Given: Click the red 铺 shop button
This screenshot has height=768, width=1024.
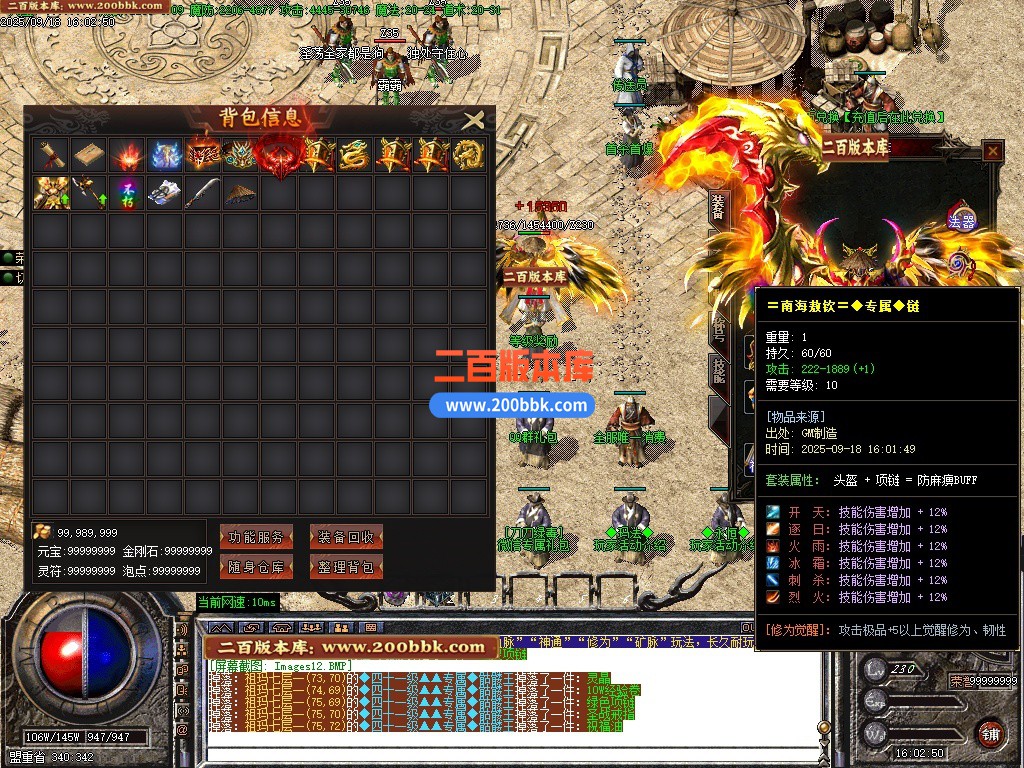Looking at the screenshot, I should pos(990,731).
